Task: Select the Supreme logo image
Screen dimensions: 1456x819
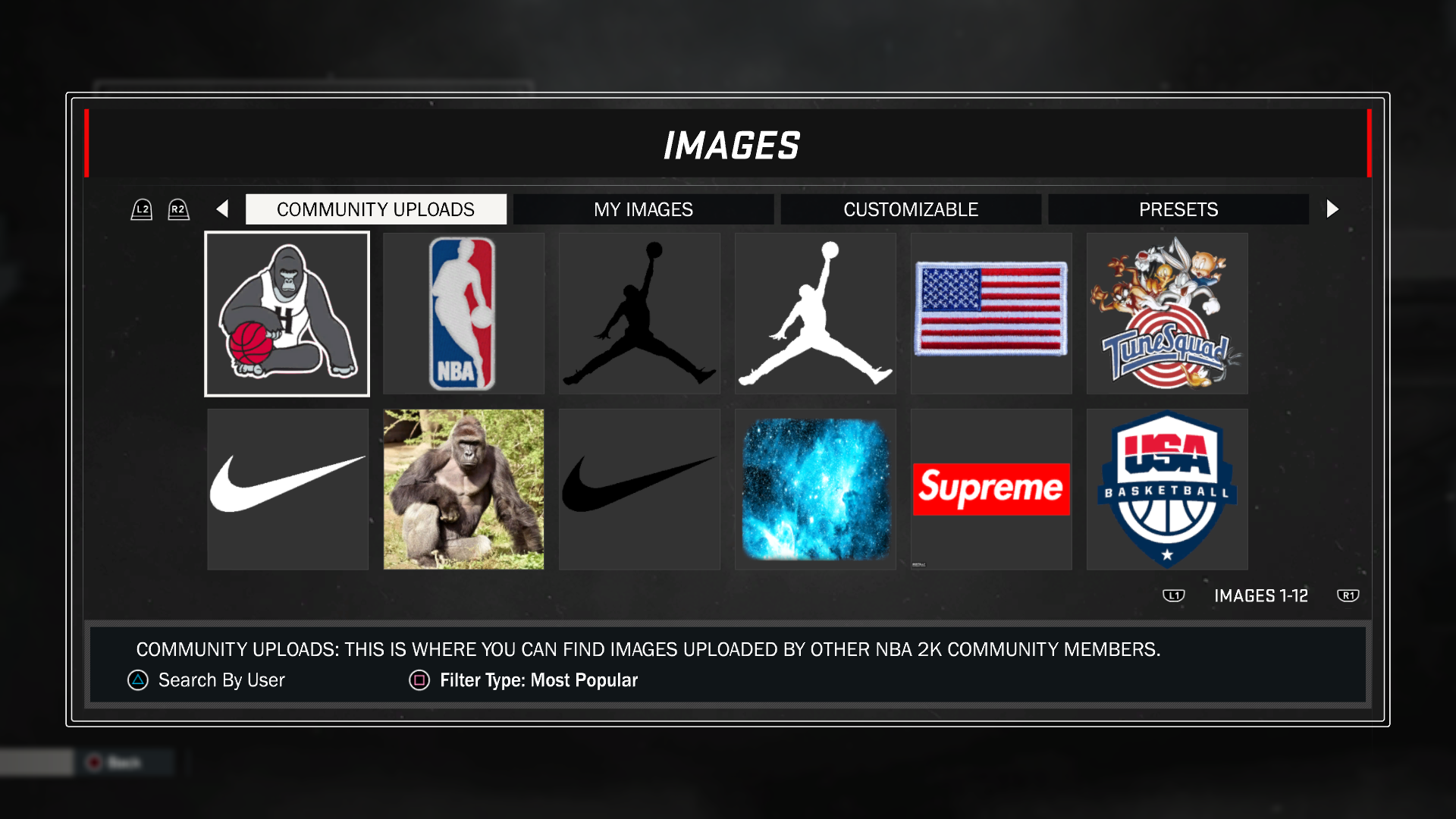Action: click(x=991, y=489)
